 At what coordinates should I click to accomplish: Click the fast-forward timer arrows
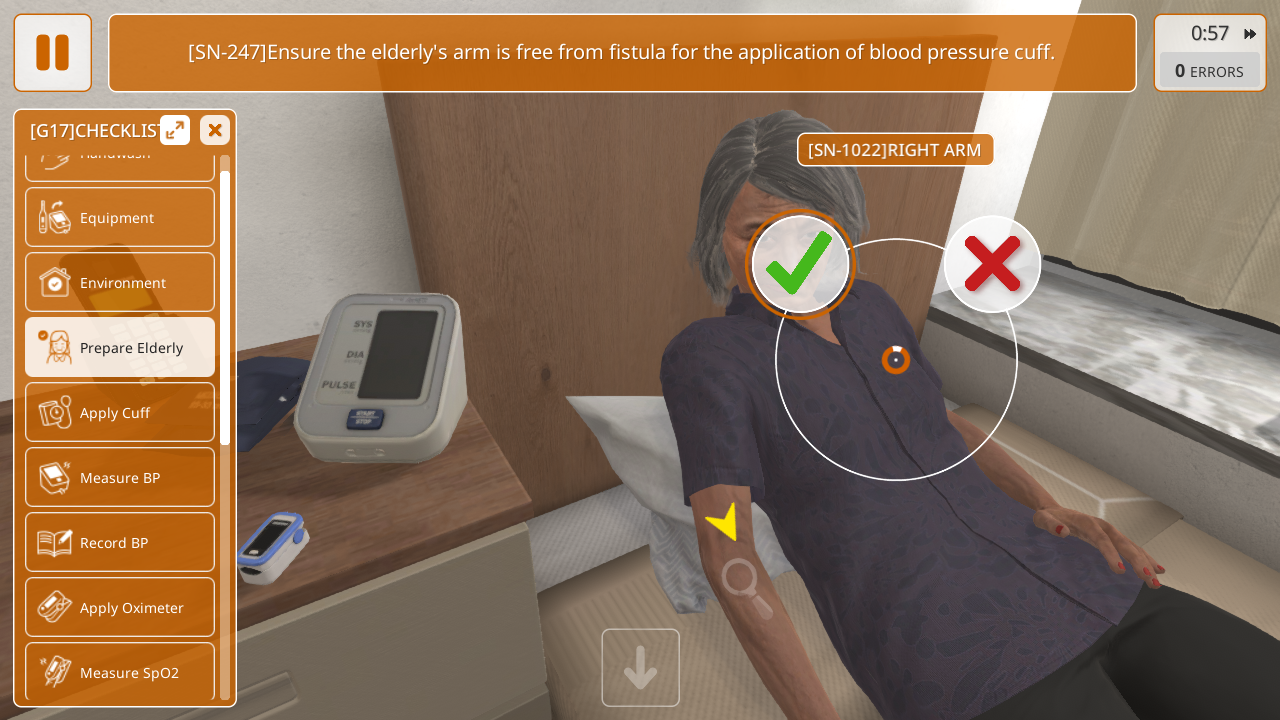click(1250, 34)
